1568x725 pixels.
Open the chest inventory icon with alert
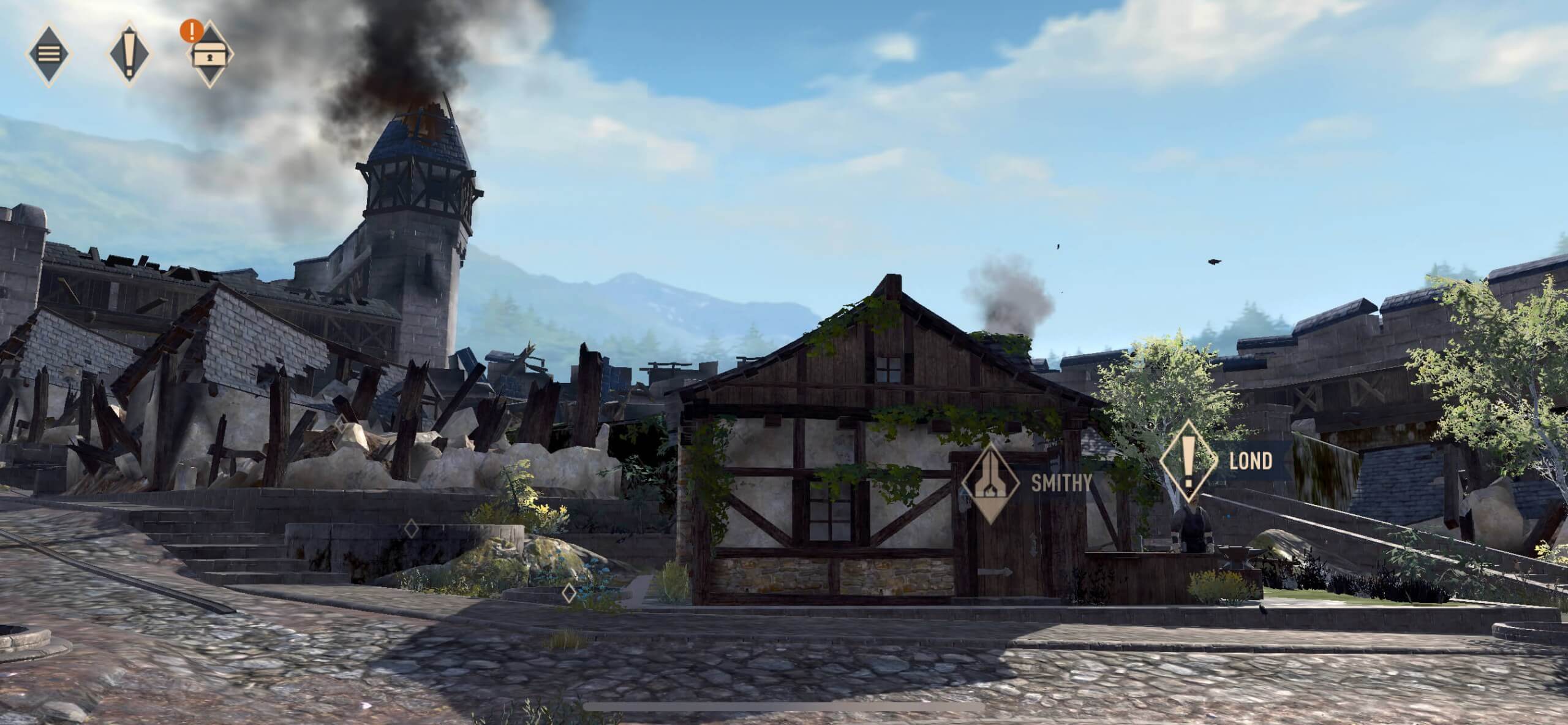210,55
